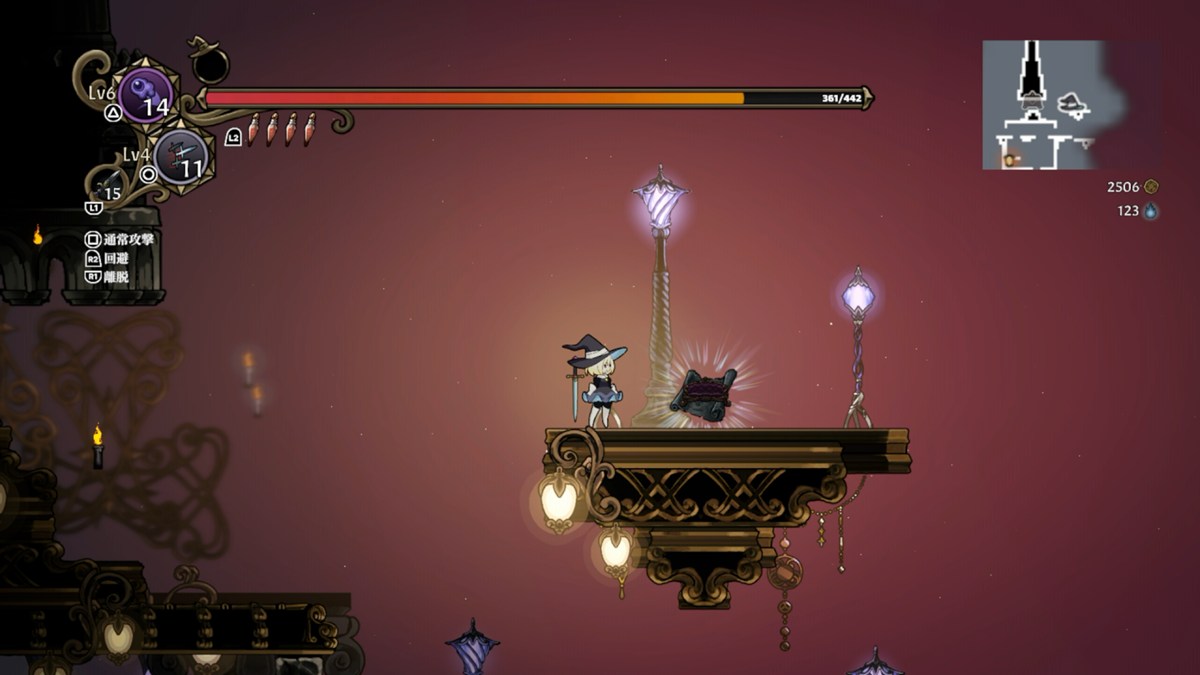Click the orange lantern marker on minimap
This screenshot has width=1200, height=675.
1009,159
